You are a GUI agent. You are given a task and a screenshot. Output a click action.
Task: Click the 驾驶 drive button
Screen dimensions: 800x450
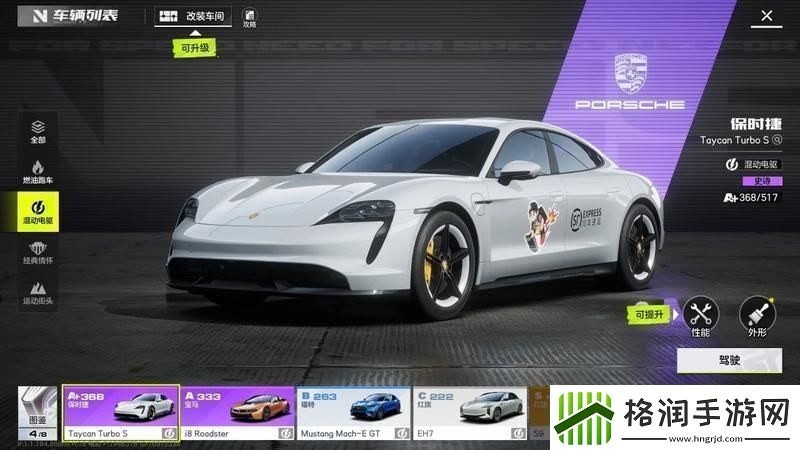[728, 360]
